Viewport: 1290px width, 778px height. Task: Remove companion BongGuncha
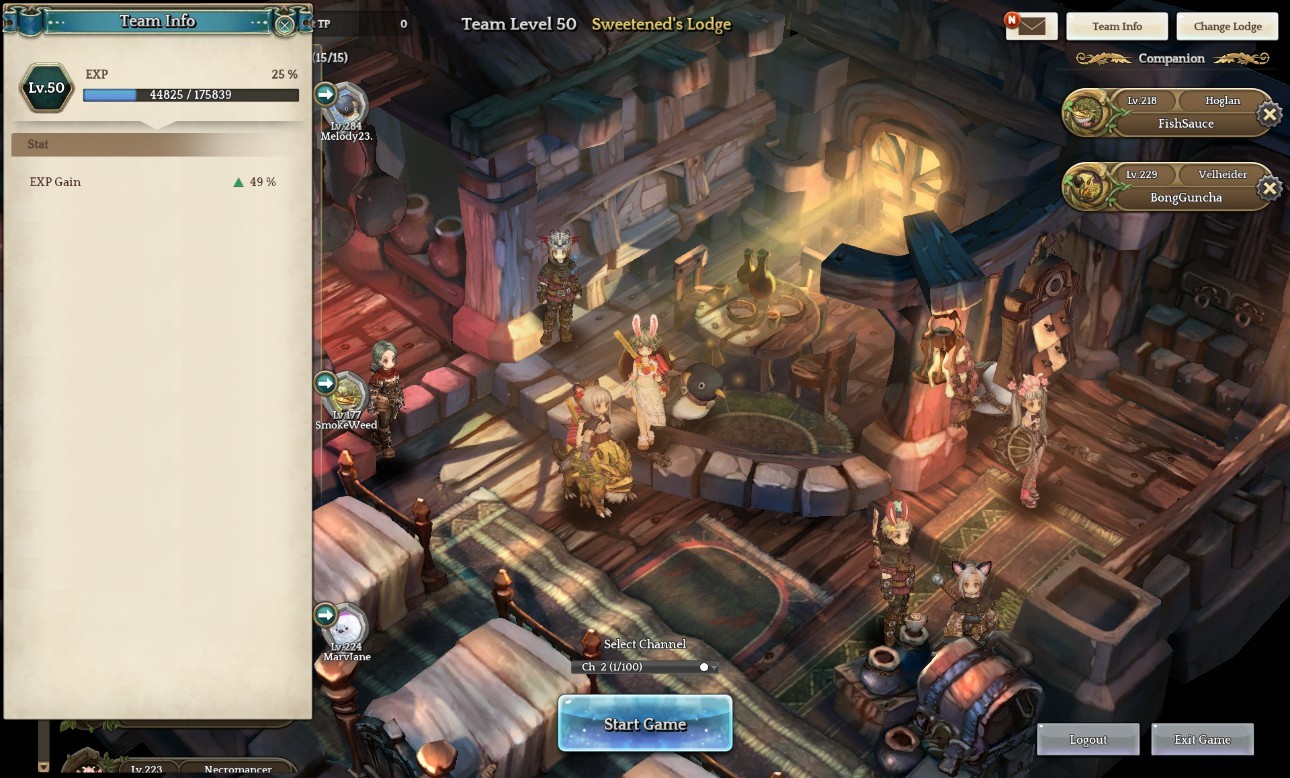coord(1269,188)
